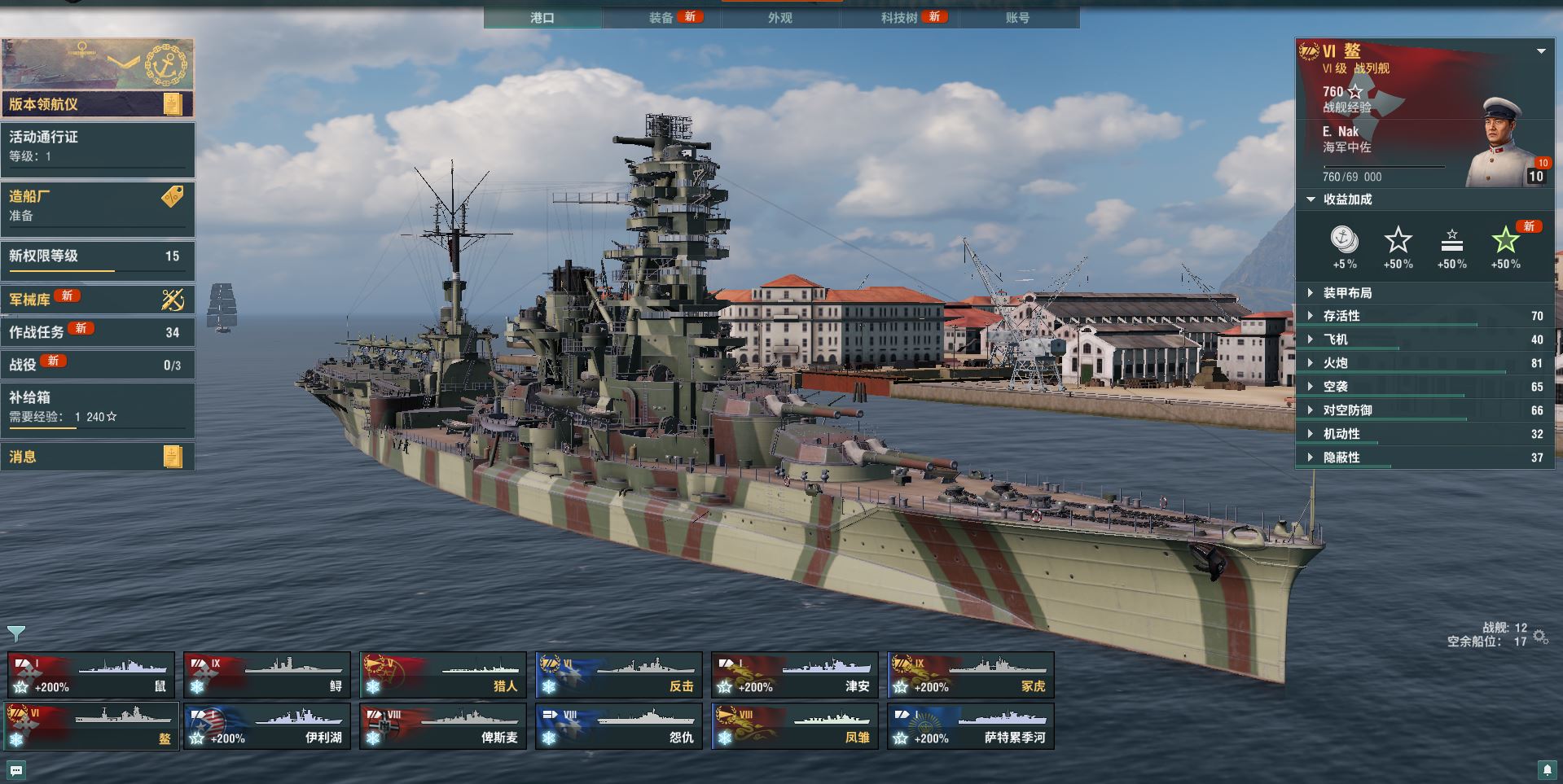Open the 外观 tab
The width and height of the screenshot is (1563, 784).
(779, 17)
